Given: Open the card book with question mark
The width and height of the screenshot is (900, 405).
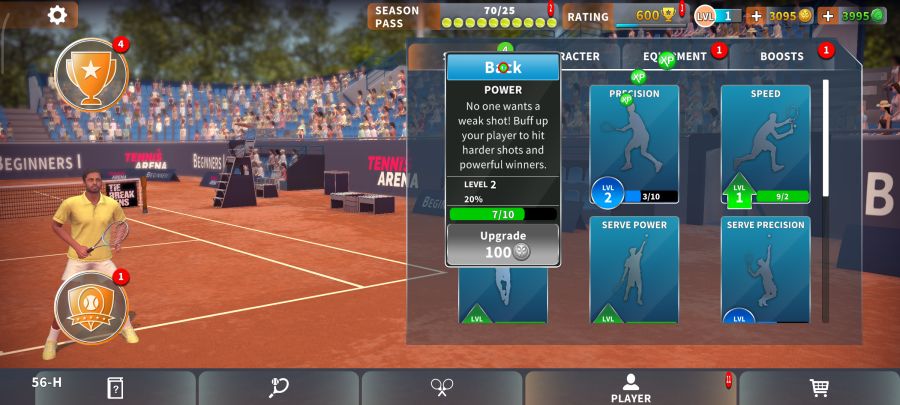Looking at the screenshot, I should [115, 388].
